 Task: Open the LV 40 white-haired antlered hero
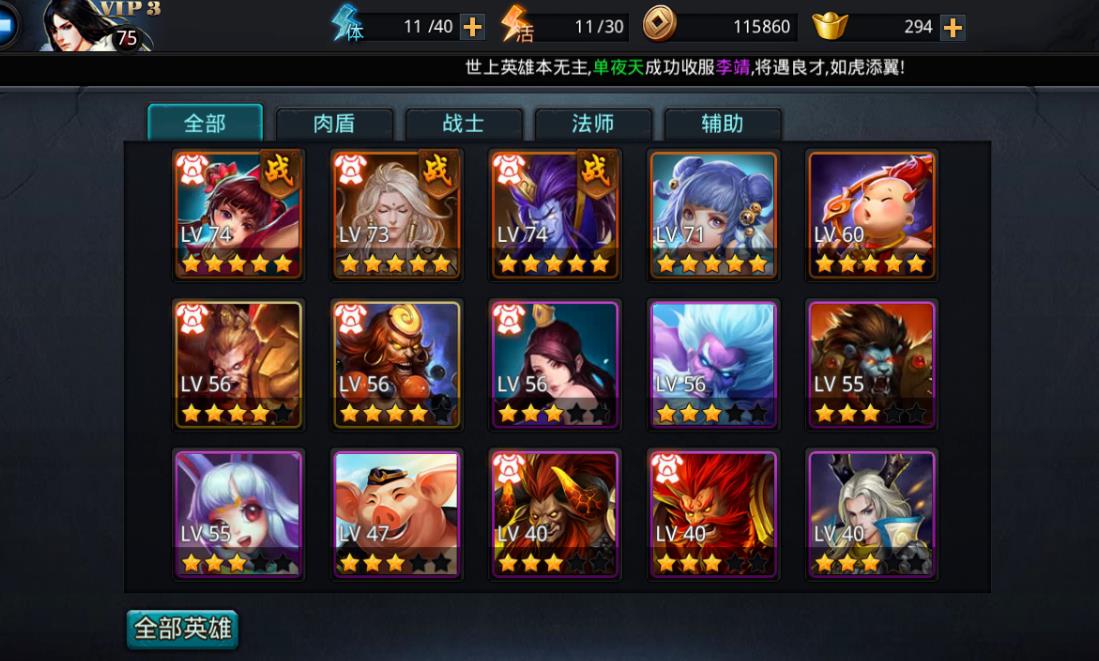[x=872, y=515]
